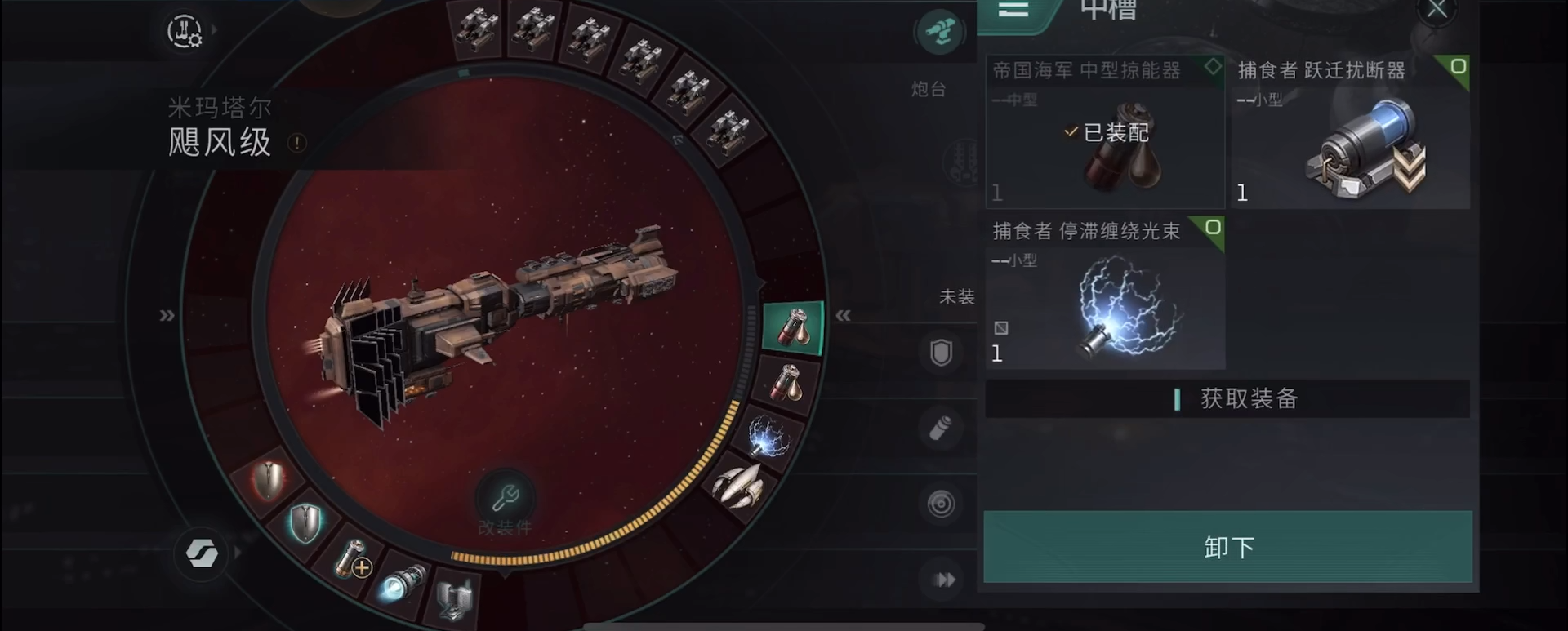The width and height of the screenshot is (1568, 631).
Task: Open the fitting settings icon at top left
Action: pyautogui.click(x=185, y=32)
